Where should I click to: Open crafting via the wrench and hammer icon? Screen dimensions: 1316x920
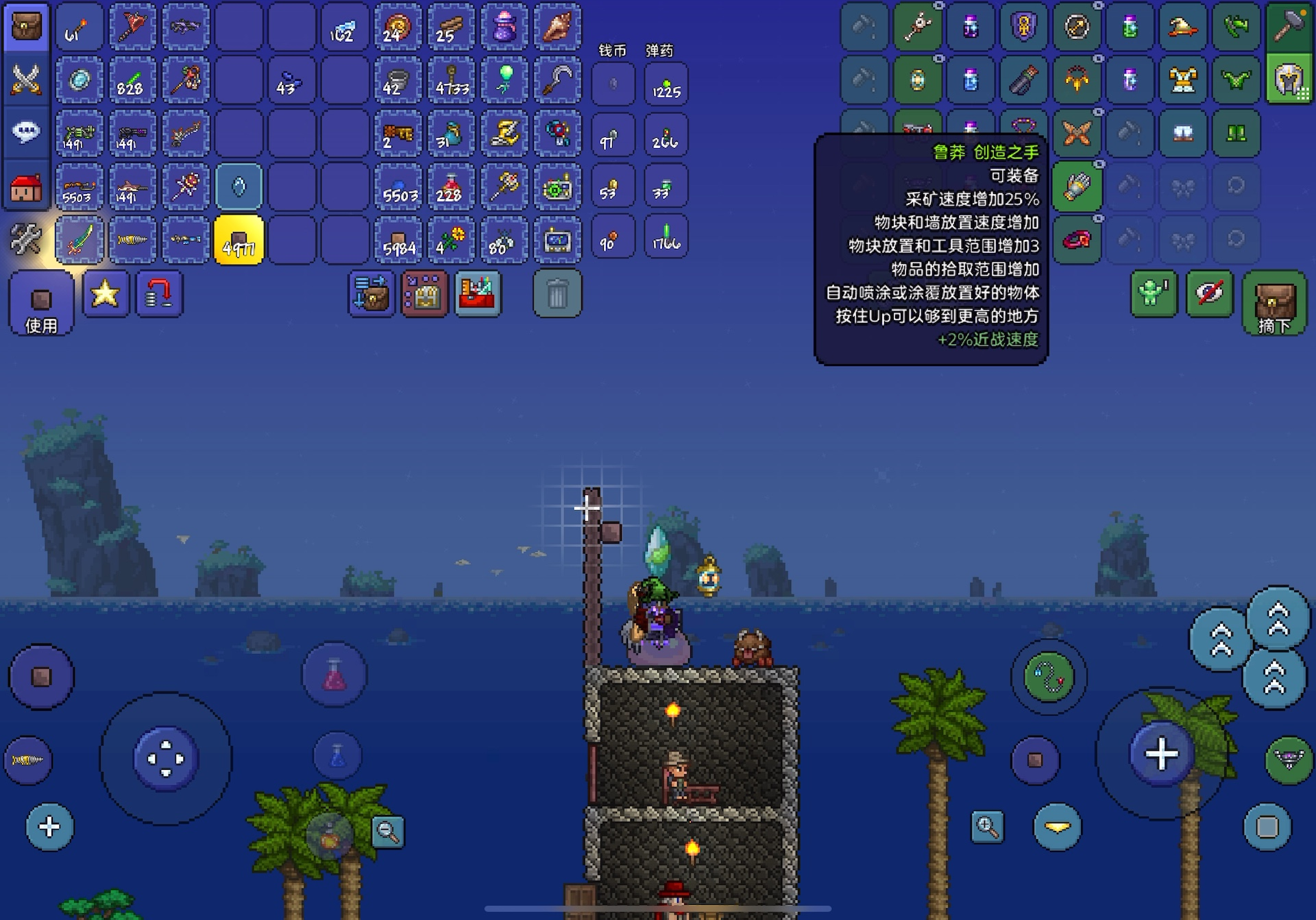[26, 240]
